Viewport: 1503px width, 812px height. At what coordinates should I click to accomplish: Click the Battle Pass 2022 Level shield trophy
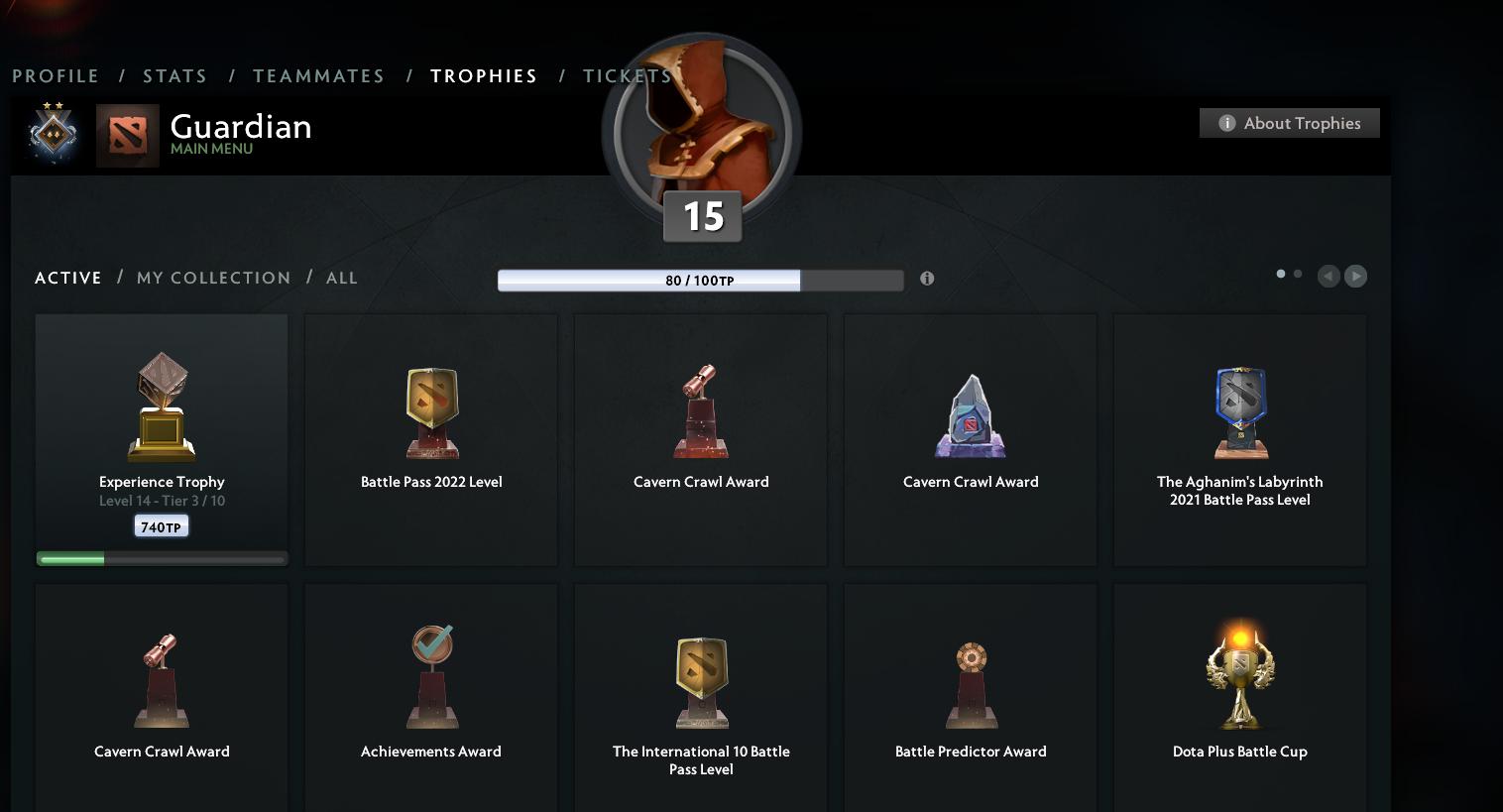coord(430,411)
